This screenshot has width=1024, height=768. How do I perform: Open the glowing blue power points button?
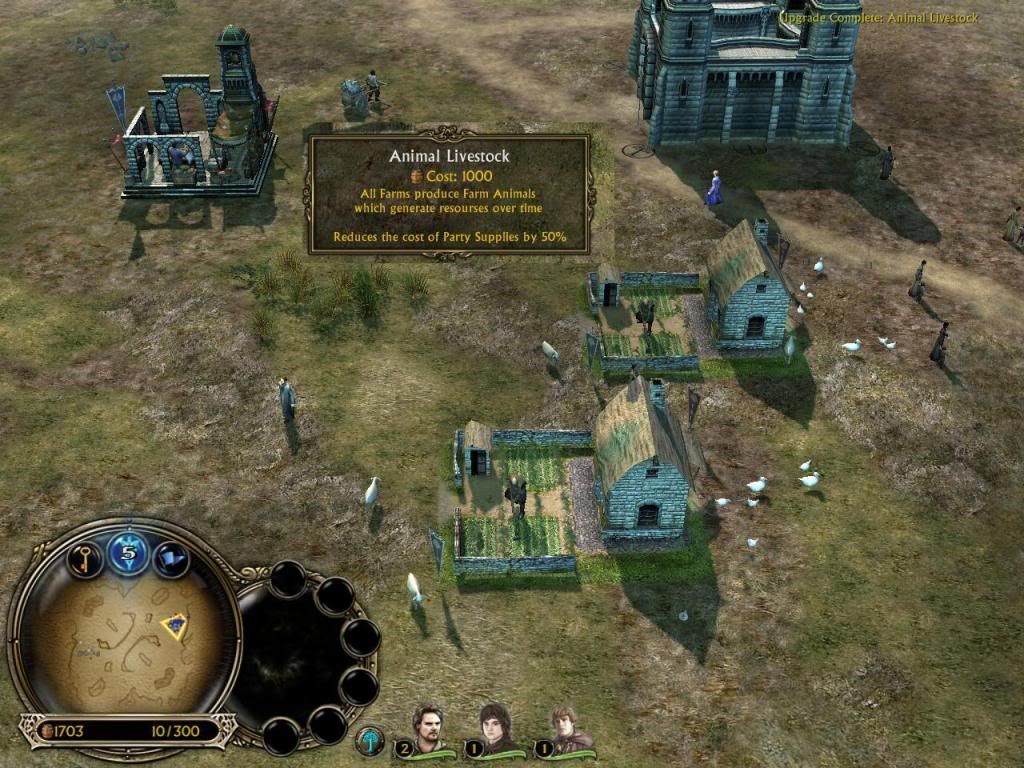pos(128,552)
